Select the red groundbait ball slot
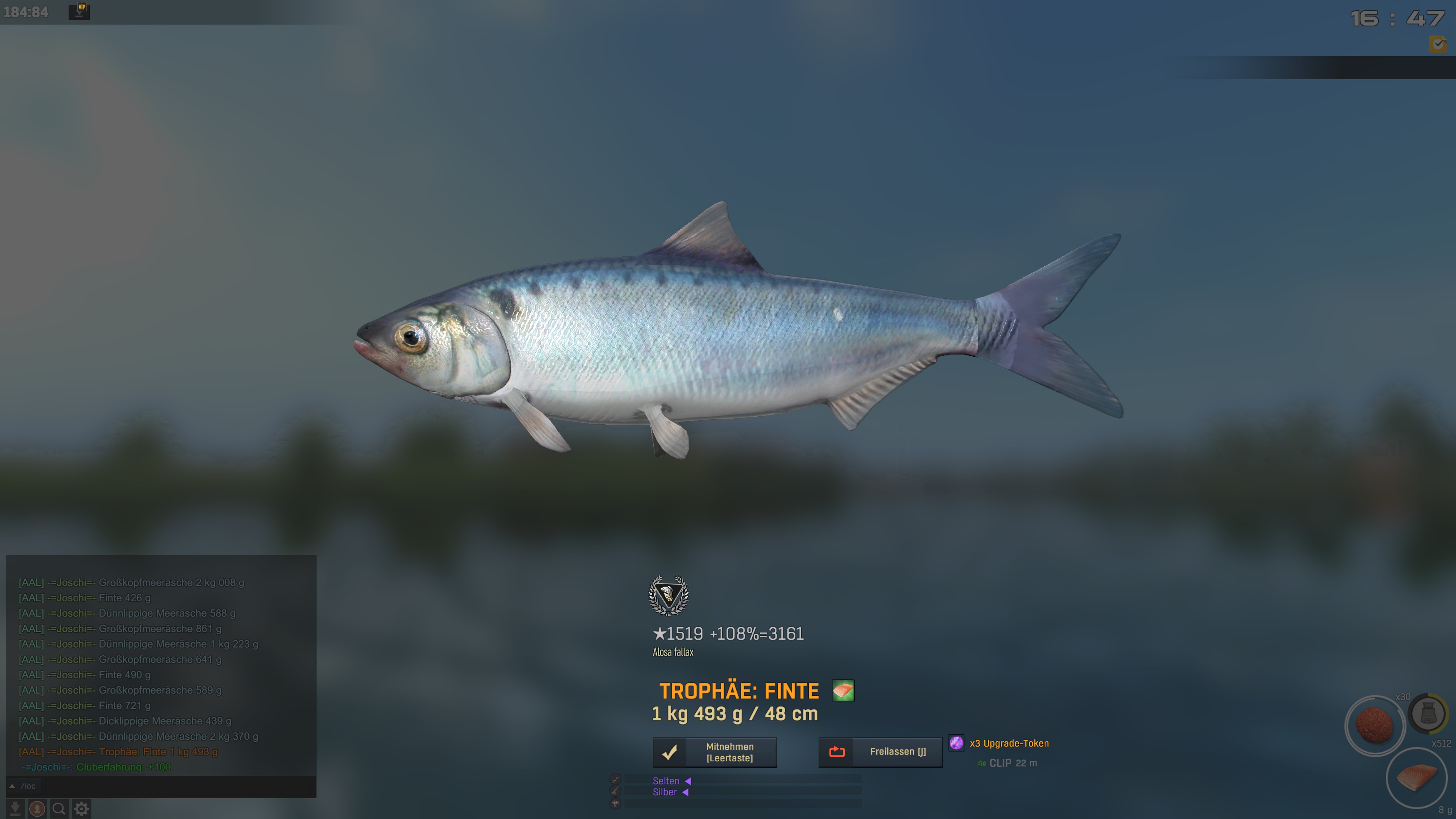Image resolution: width=1456 pixels, height=819 pixels. [1374, 725]
